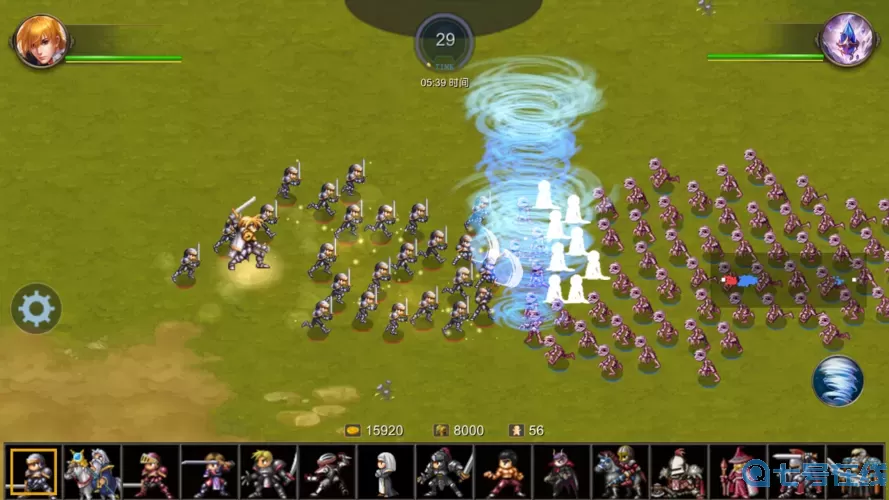Screen dimensions: 889x500
Task: Click the enemy crystal base portrait
Action: 847,40
